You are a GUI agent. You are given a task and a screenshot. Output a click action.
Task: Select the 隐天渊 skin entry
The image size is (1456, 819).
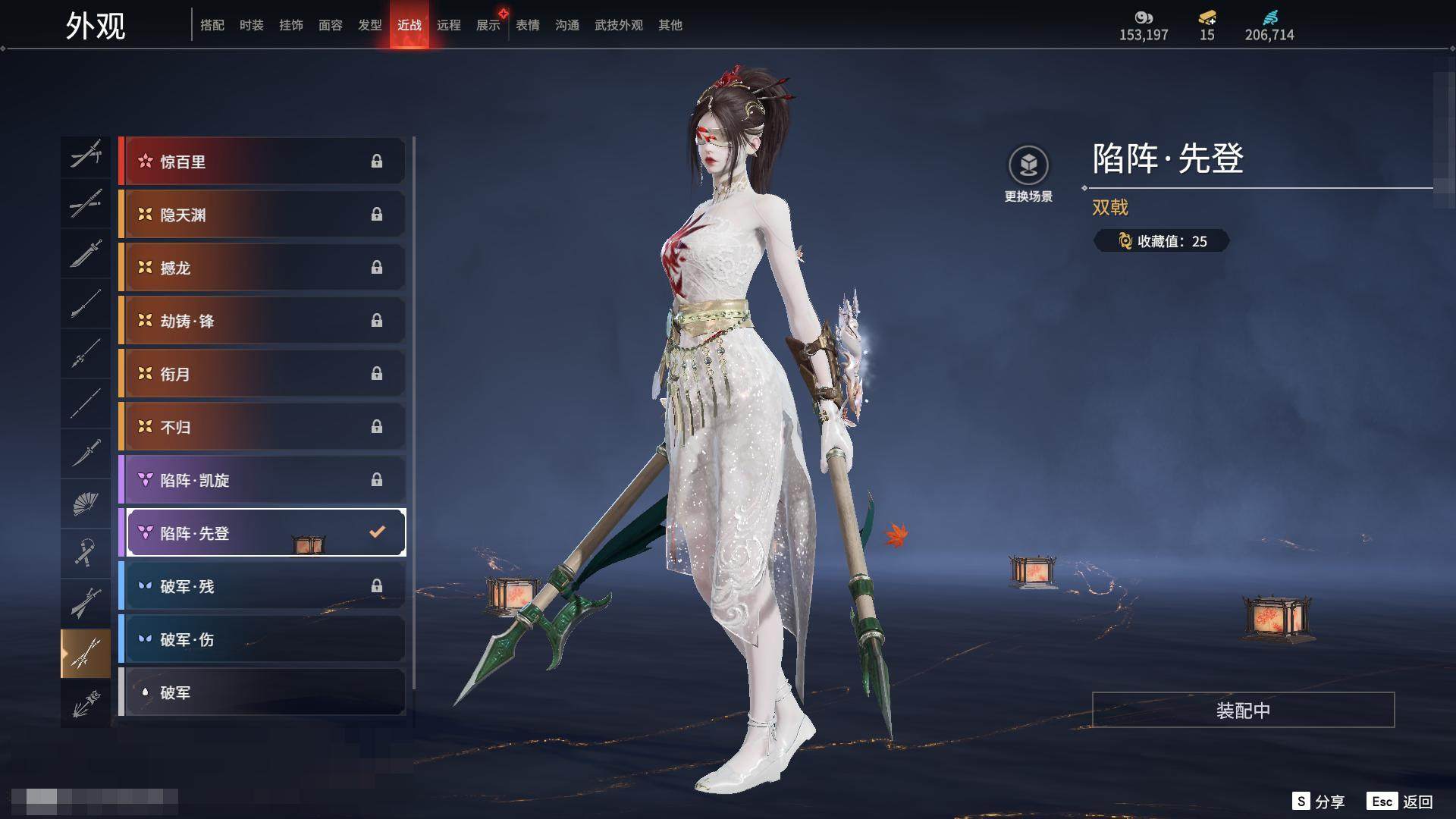[x=262, y=215]
